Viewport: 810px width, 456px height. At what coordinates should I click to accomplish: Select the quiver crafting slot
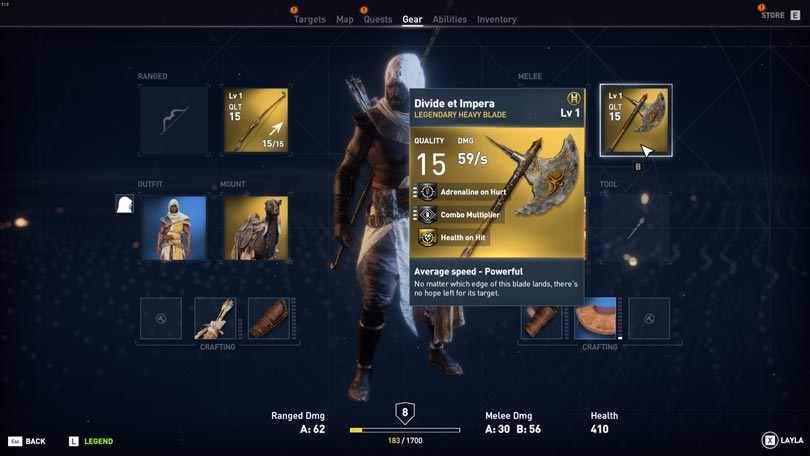click(x=215, y=318)
